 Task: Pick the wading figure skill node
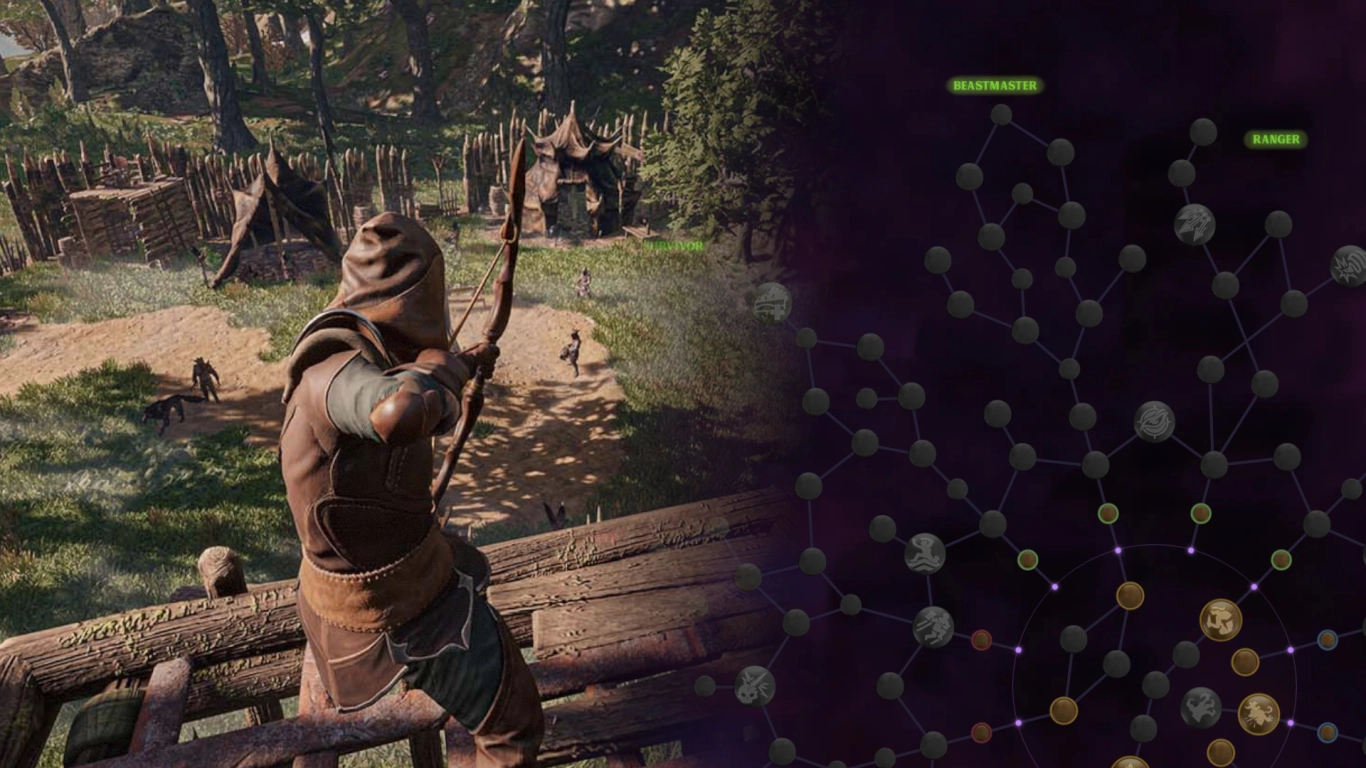coord(925,553)
